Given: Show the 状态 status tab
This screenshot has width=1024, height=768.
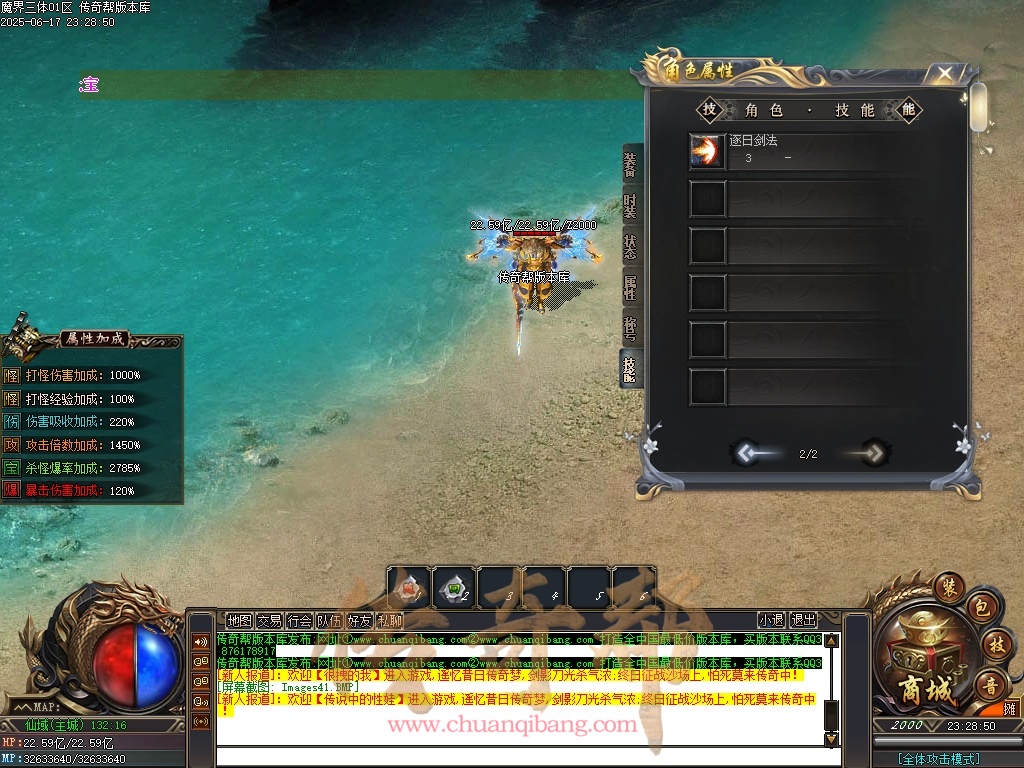Looking at the screenshot, I should (630, 247).
